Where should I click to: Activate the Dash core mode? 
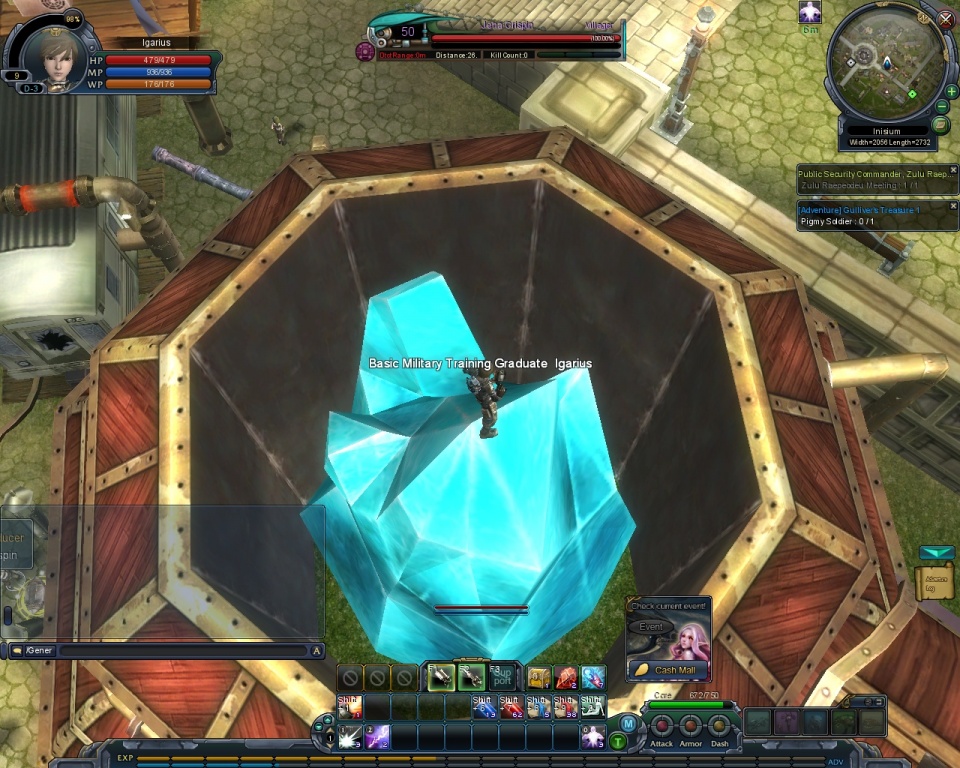719,726
